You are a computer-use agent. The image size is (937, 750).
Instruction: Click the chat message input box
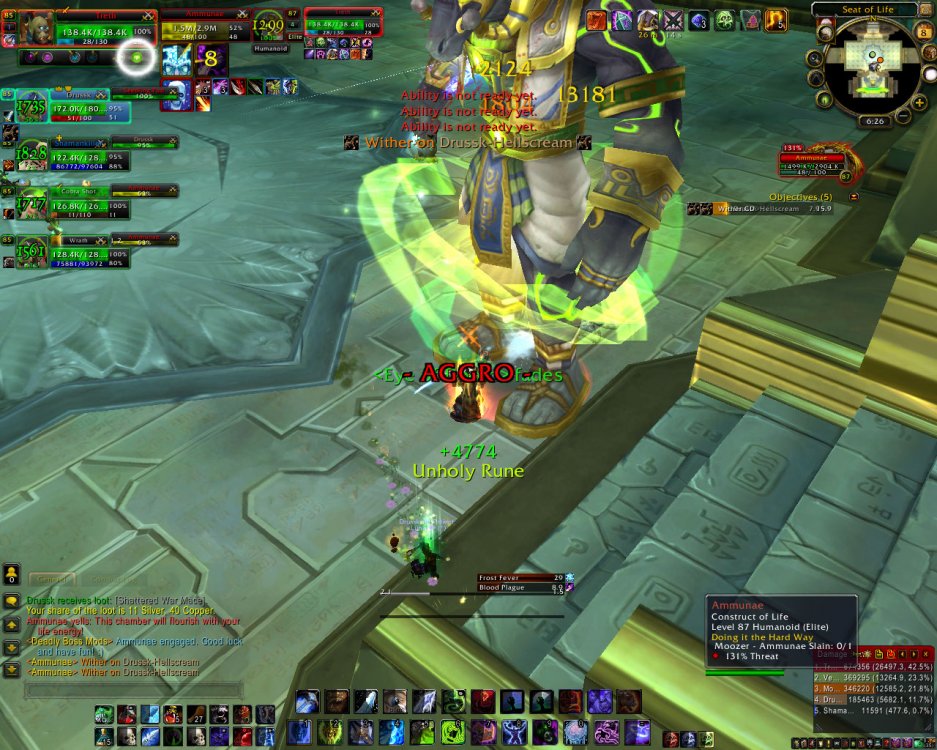(132, 690)
